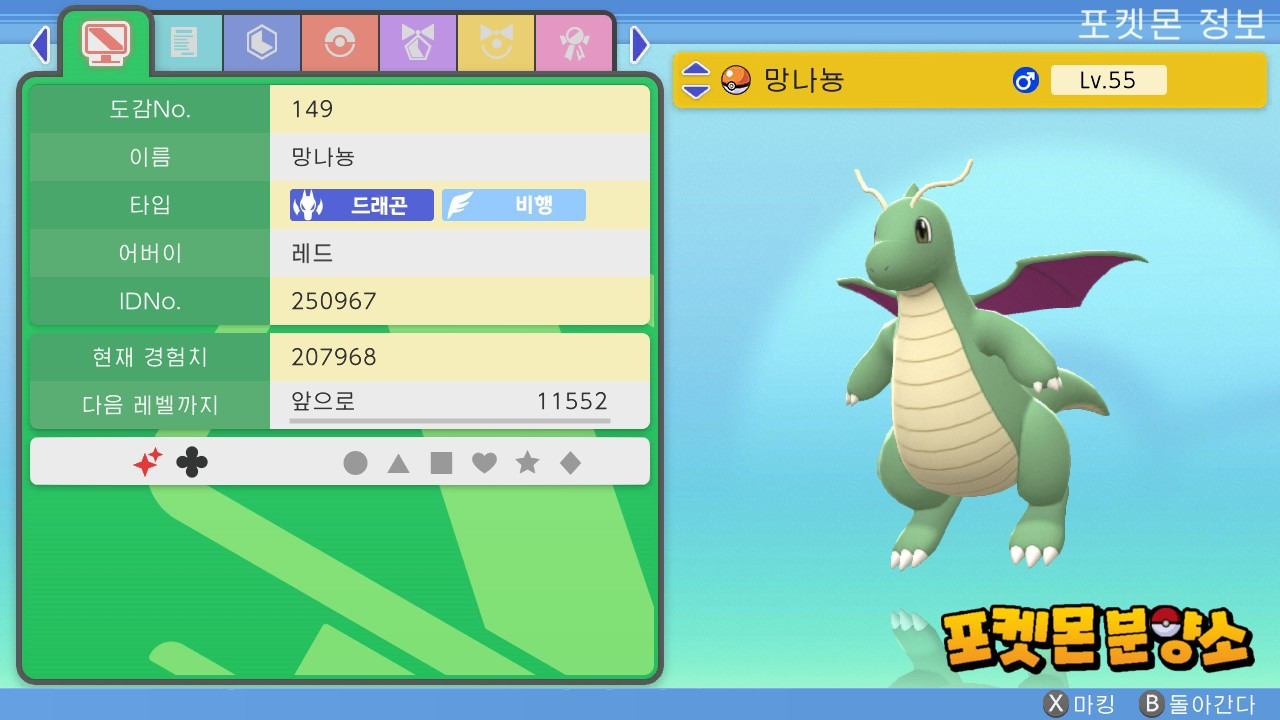Switch to the yellow ribbon tab
1280x720 pixels.
[496, 43]
